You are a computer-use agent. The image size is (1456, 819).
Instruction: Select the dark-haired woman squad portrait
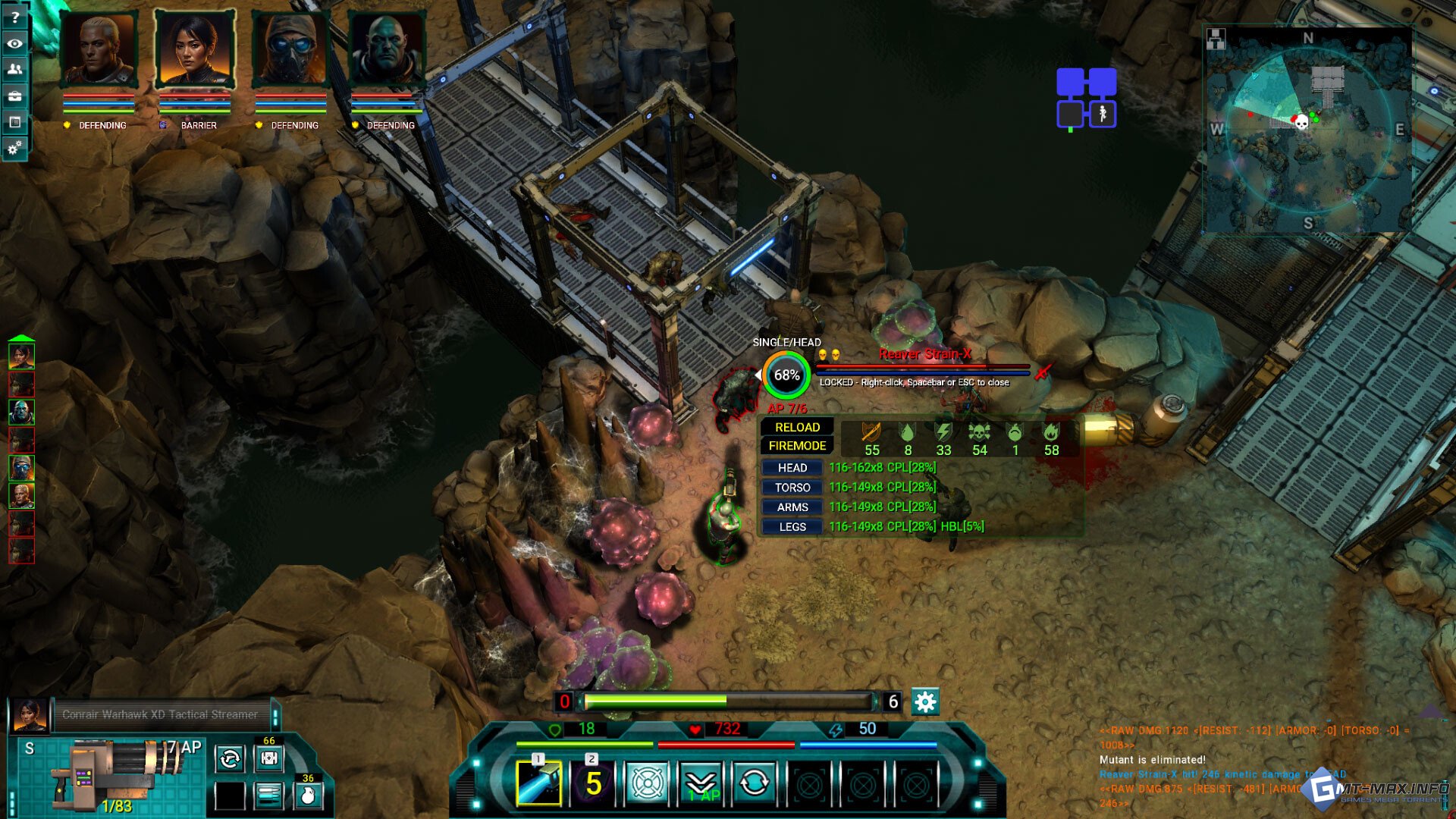[195, 49]
